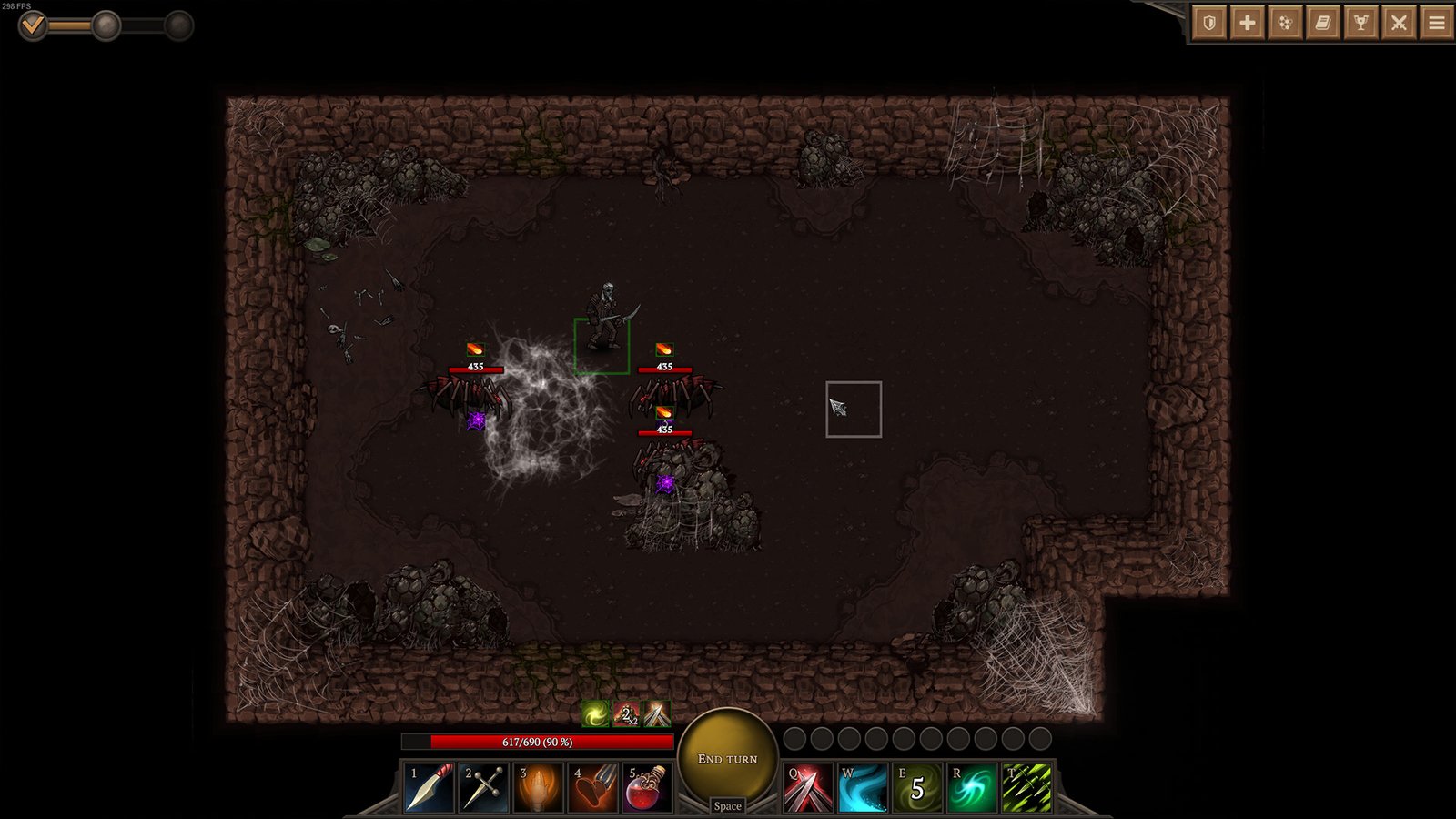Use the dagger ability in slot 1
Screen dimensions: 1456x819
pyautogui.click(x=429, y=787)
